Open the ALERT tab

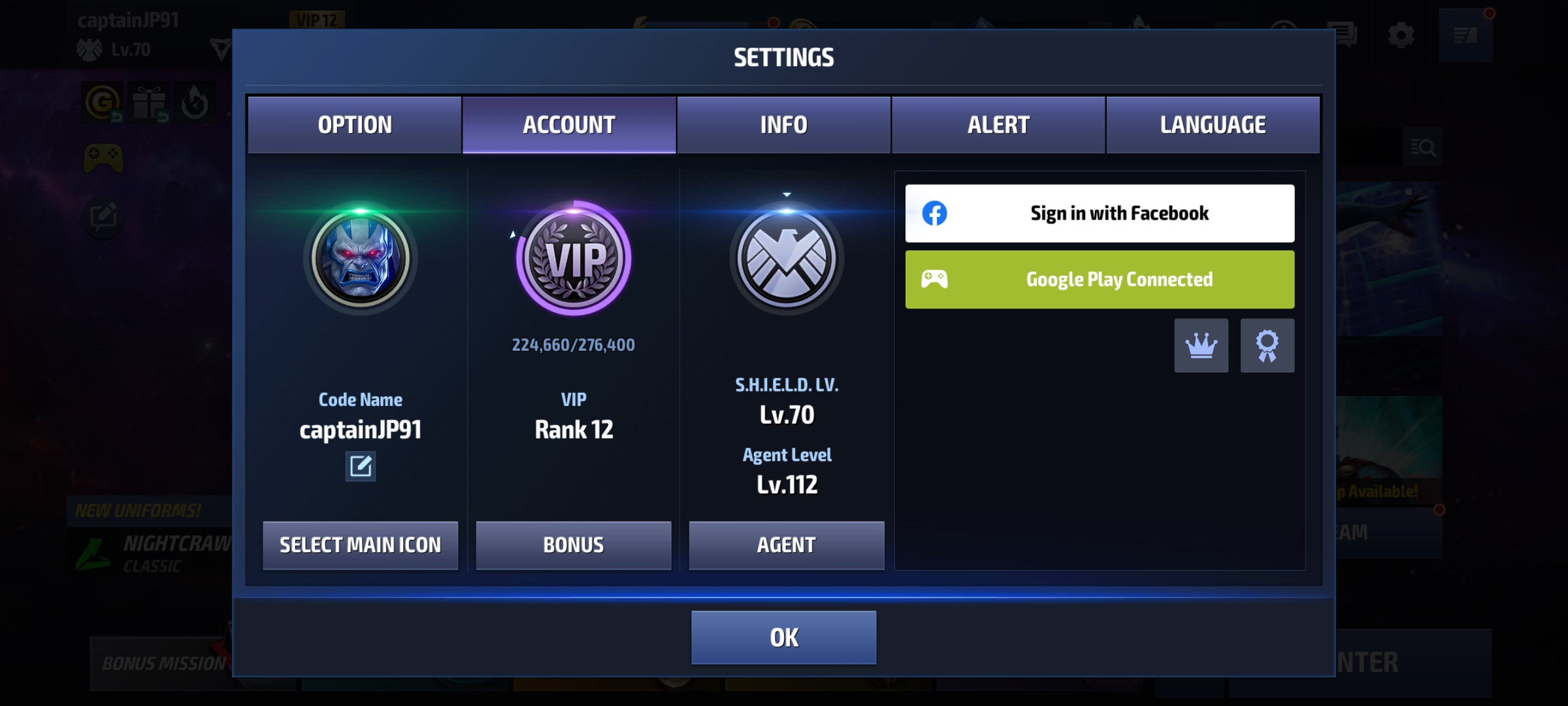point(998,124)
